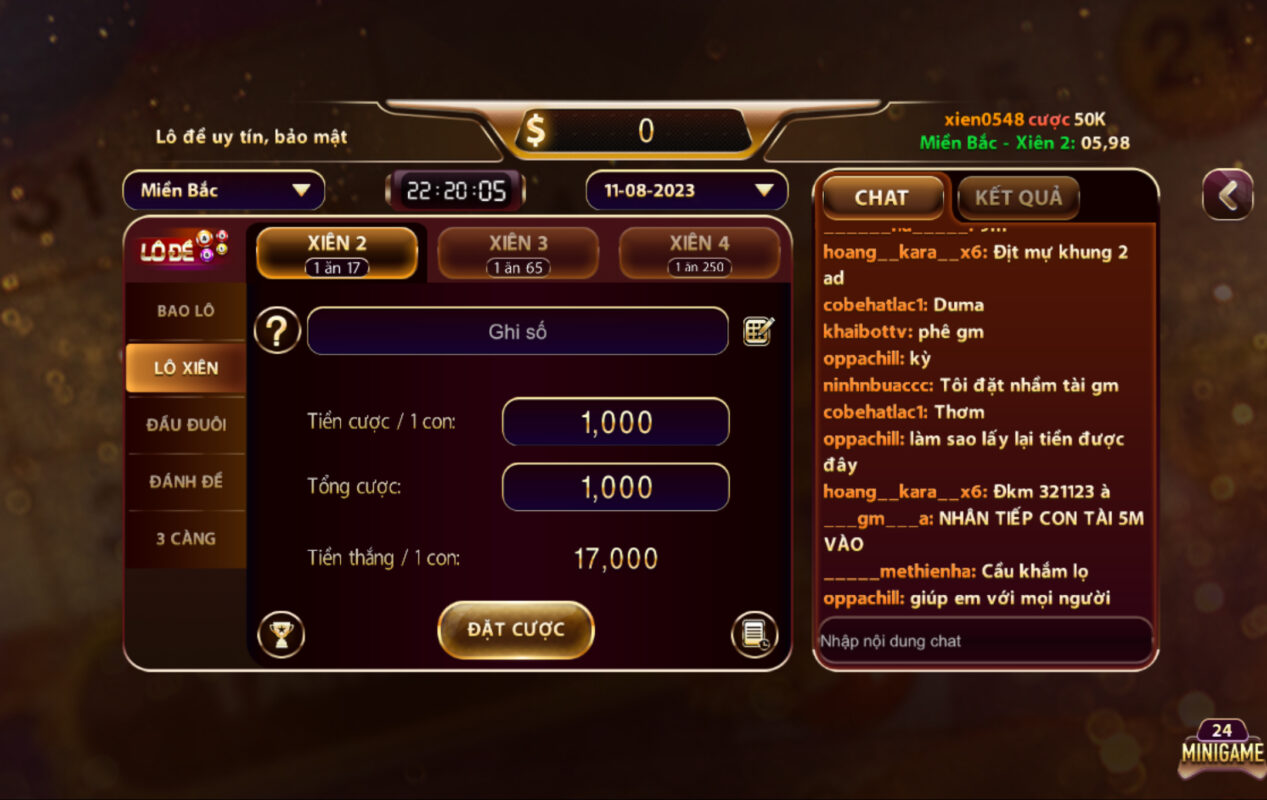
Task: Open the trophy leaderboard icon
Action: 281,634
